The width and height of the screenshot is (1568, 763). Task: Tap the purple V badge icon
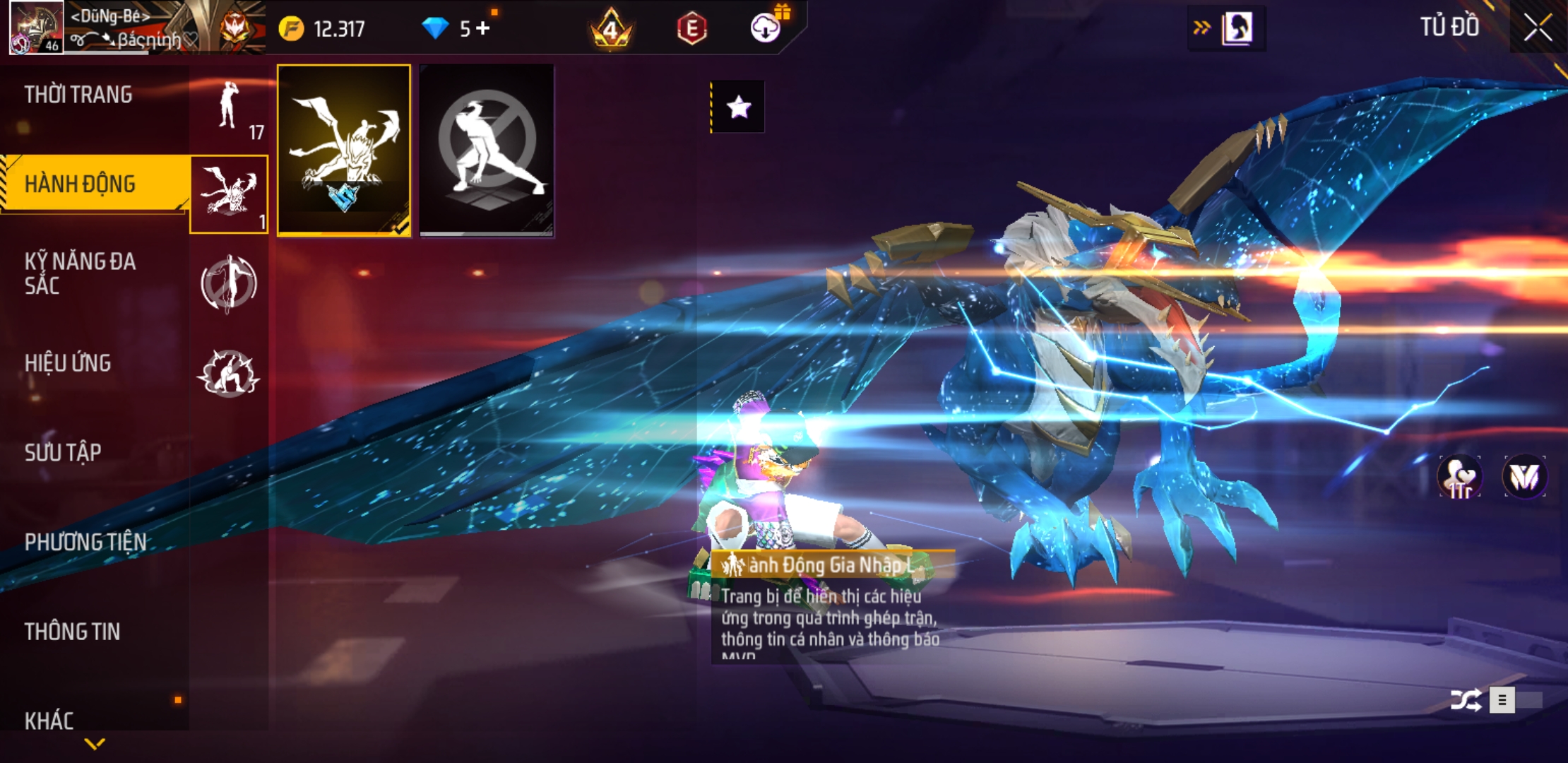(x=1524, y=478)
